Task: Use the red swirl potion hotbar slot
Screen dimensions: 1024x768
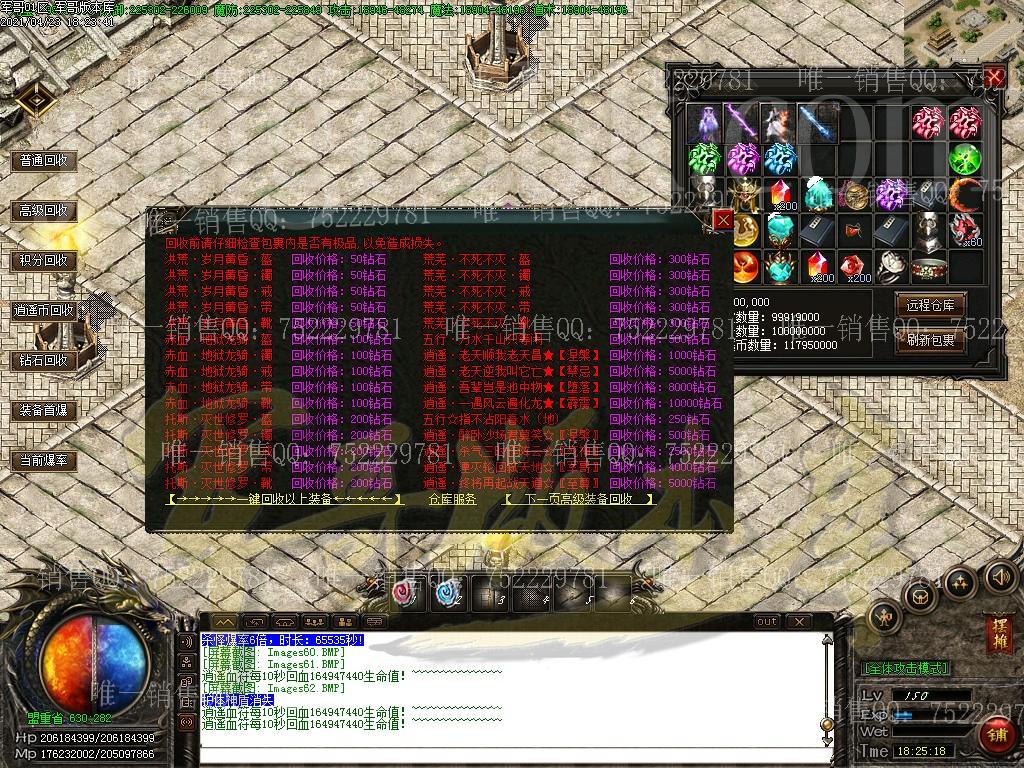Action: click(x=406, y=593)
